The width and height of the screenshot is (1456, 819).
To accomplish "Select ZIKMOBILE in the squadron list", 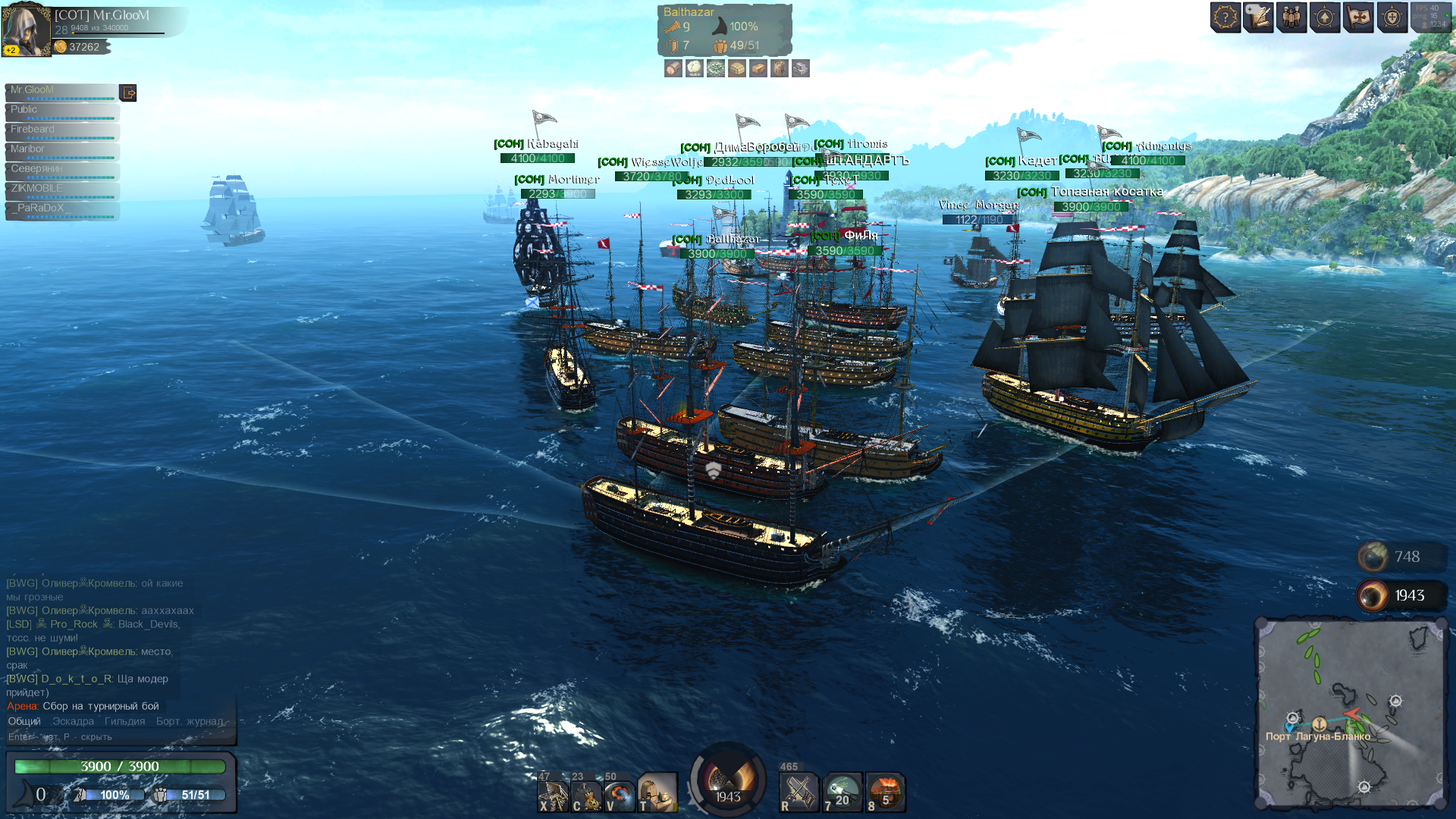I will click(61, 190).
